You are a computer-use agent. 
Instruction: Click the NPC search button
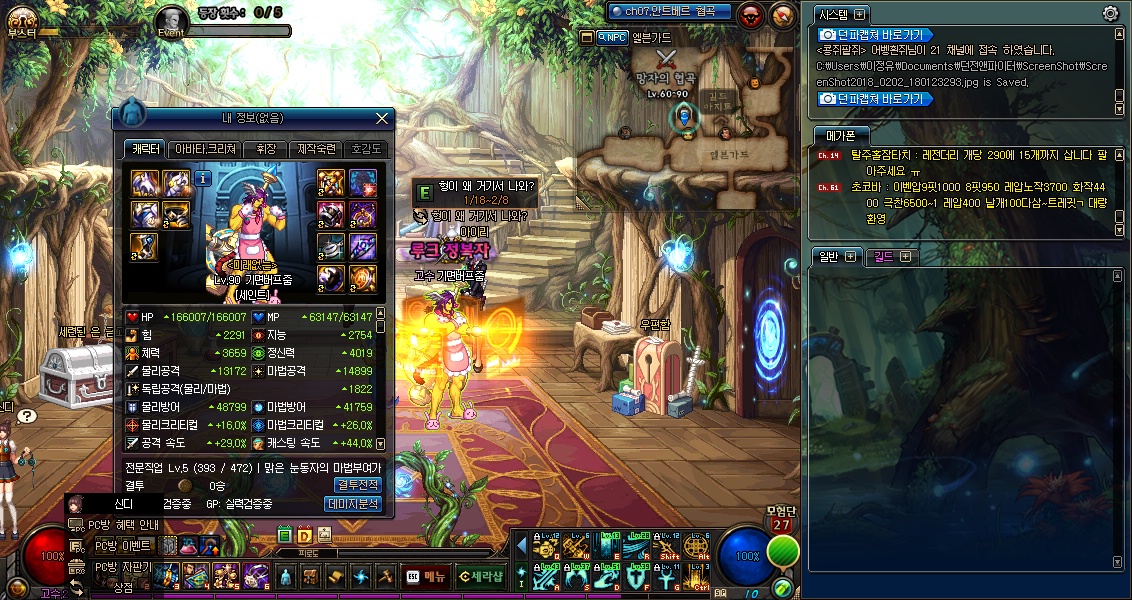click(x=612, y=37)
